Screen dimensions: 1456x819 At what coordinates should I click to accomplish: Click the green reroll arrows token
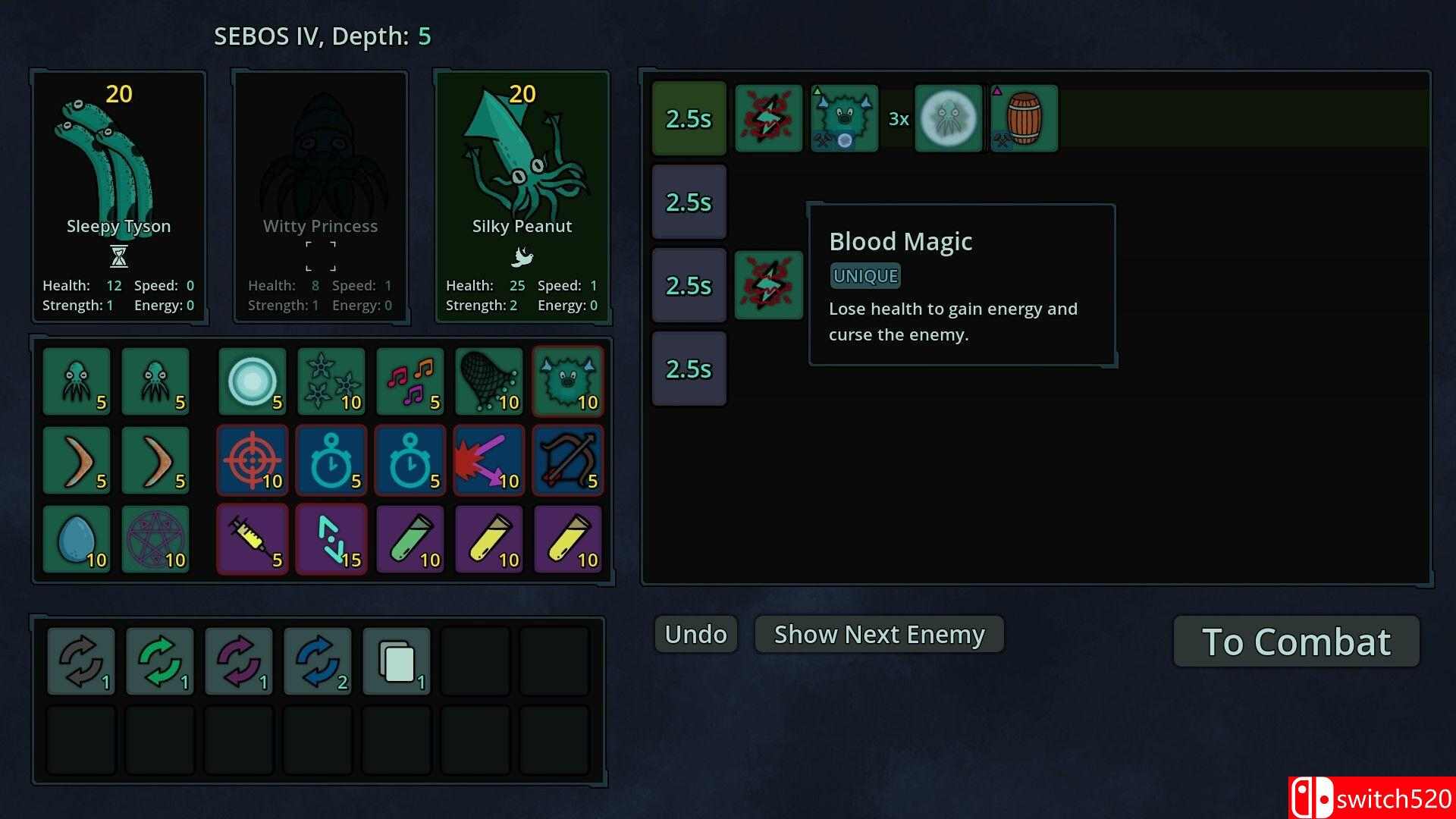[x=160, y=661]
